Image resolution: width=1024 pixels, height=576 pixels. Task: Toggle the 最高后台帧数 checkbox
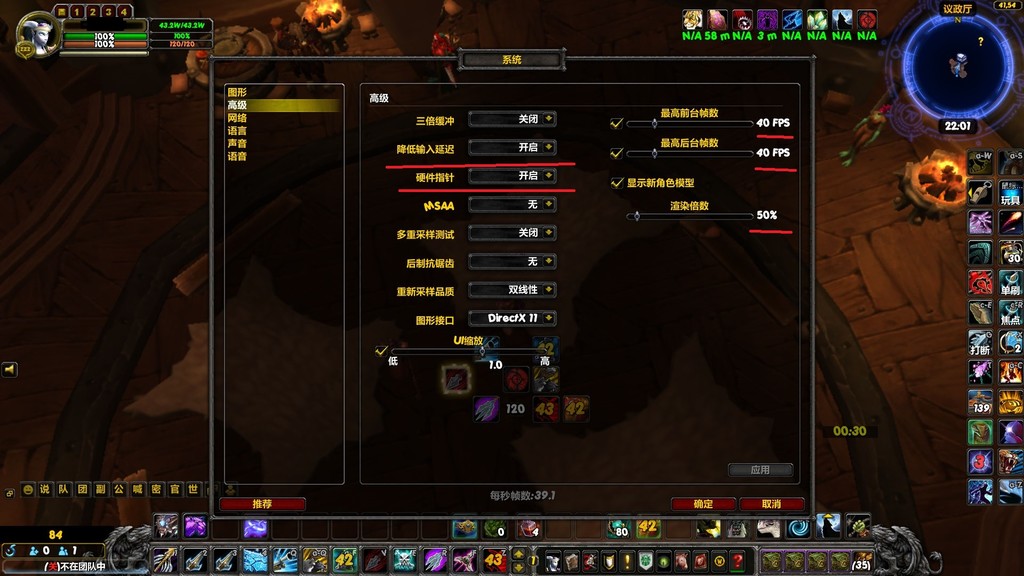[616, 153]
